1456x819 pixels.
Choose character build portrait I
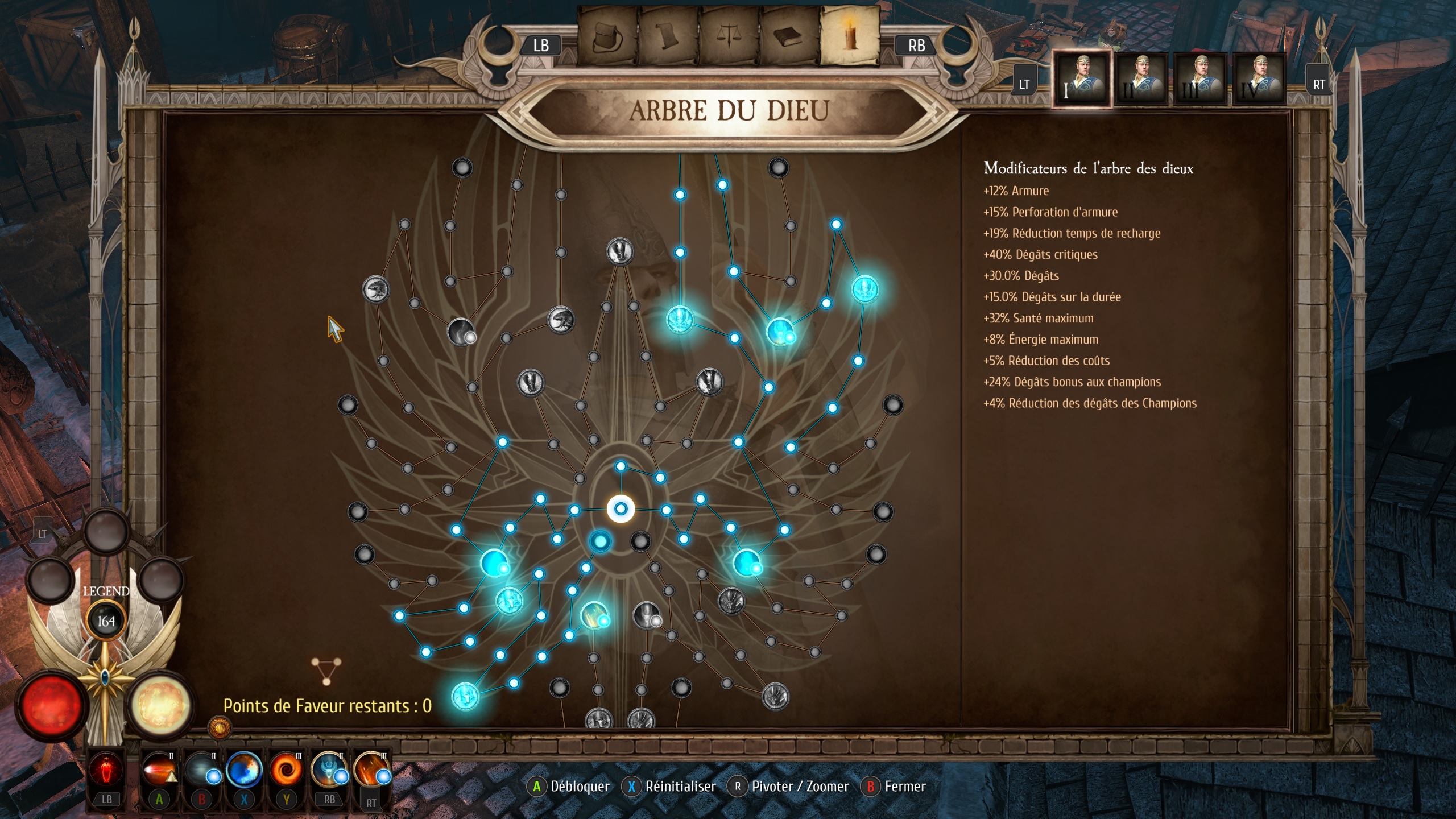(x=1081, y=79)
